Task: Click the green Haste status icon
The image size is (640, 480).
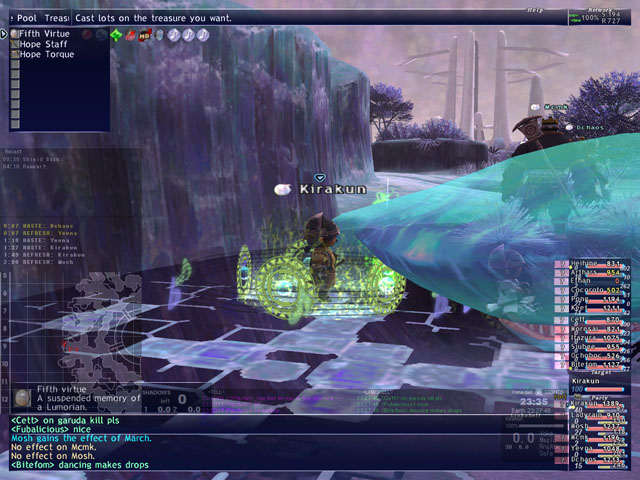Action: pos(116,35)
